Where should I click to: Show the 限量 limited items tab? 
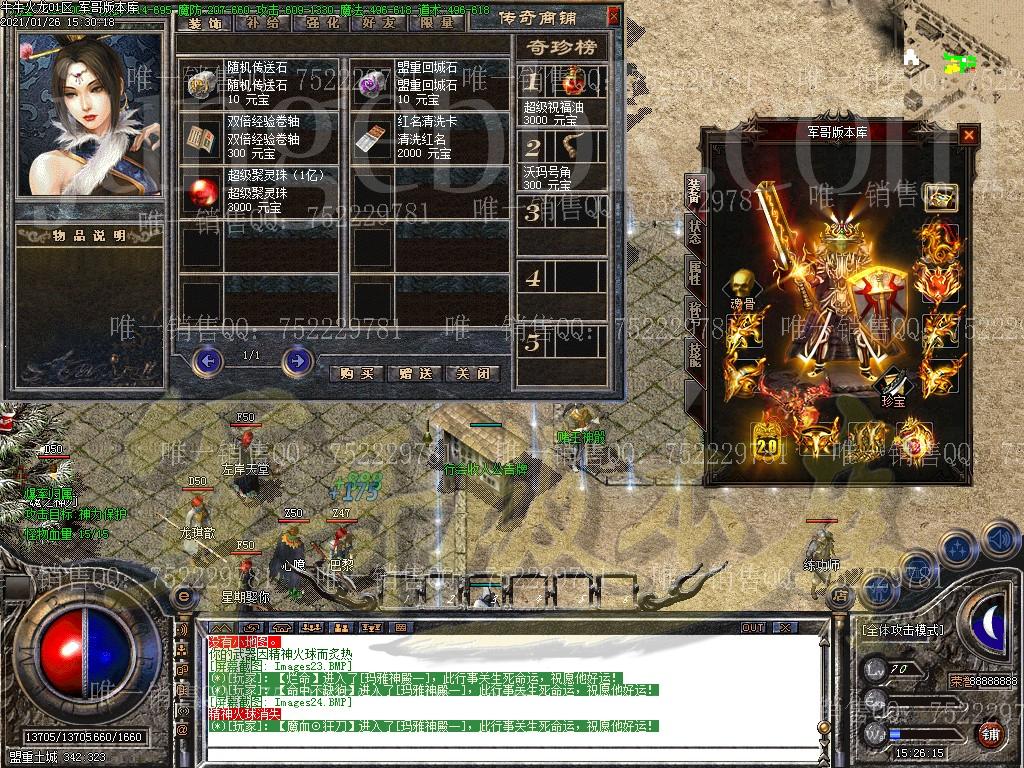435,22
